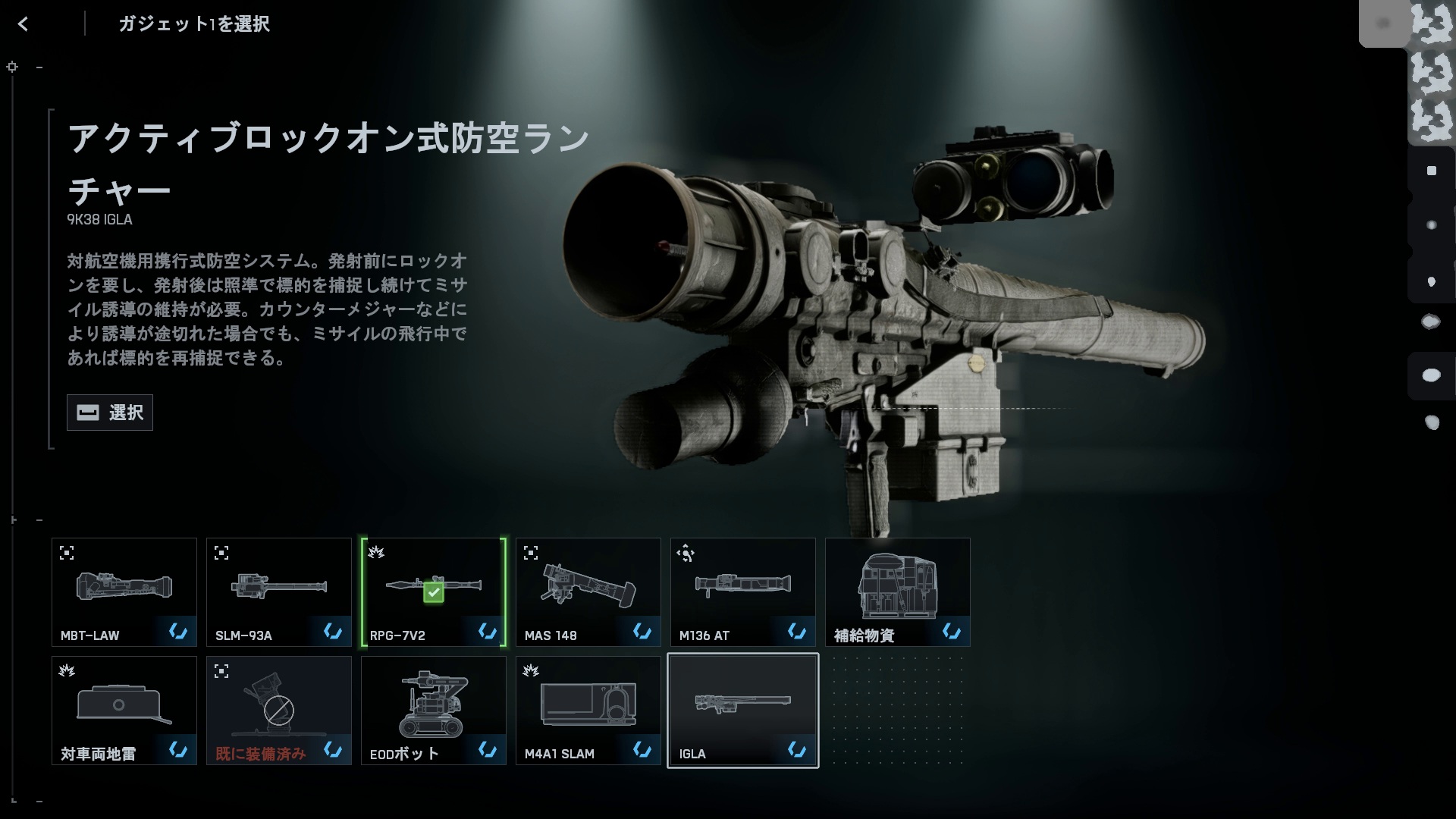The width and height of the screenshot is (1456, 819).
Task: Choose the M4A1 SLAM gadget tile
Action: 588,711
